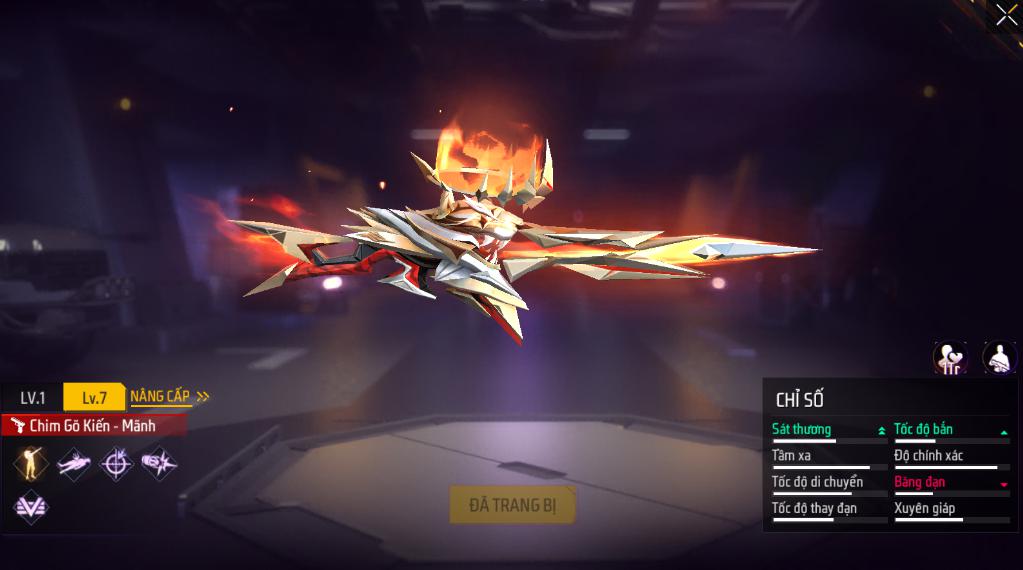1023x570 pixels.
Task: Select the Lv.7 skin level tab
Action: point(94,397)
